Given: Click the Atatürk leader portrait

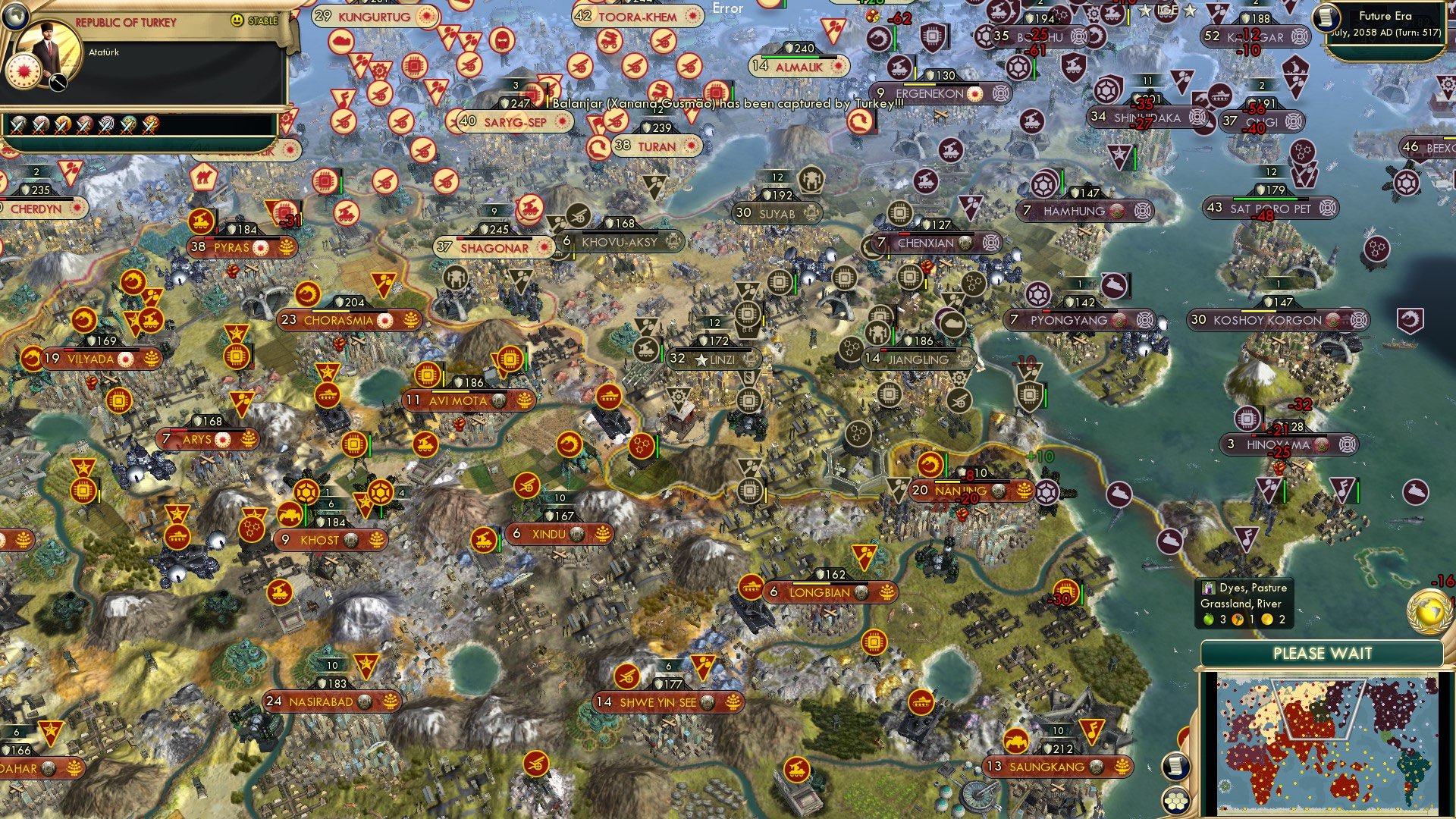Looking at the screenshot, I should tap(48, 52).
